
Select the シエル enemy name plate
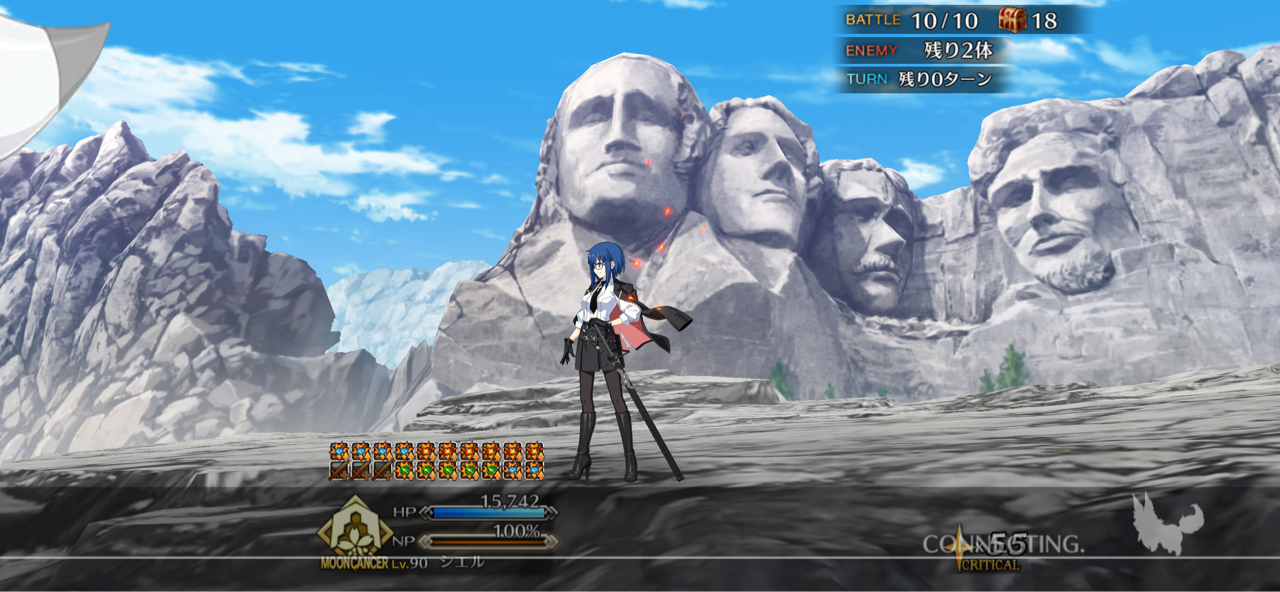coord(462,563)
